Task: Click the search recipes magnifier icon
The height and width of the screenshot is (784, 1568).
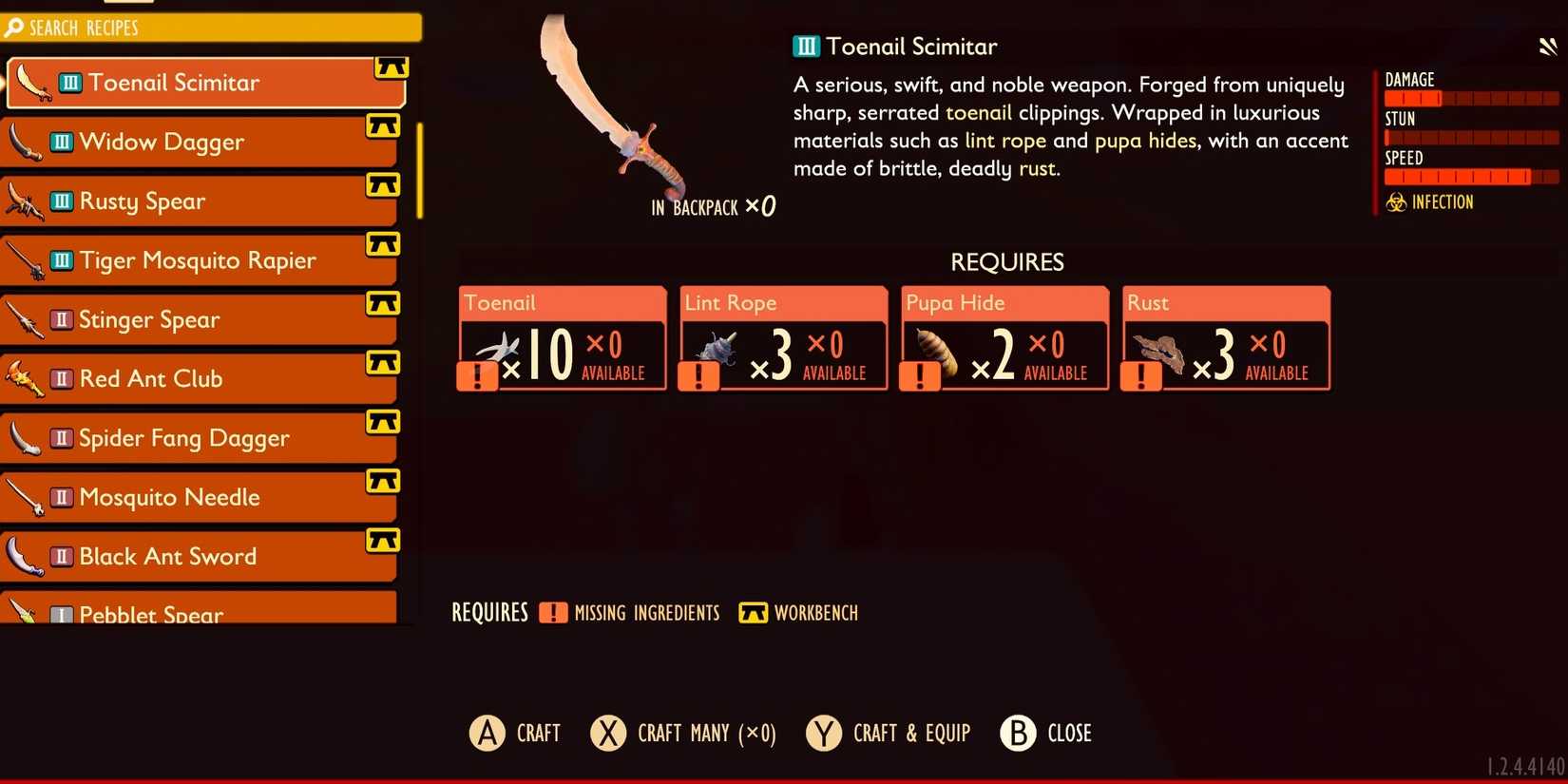Action: pos(13,28)
